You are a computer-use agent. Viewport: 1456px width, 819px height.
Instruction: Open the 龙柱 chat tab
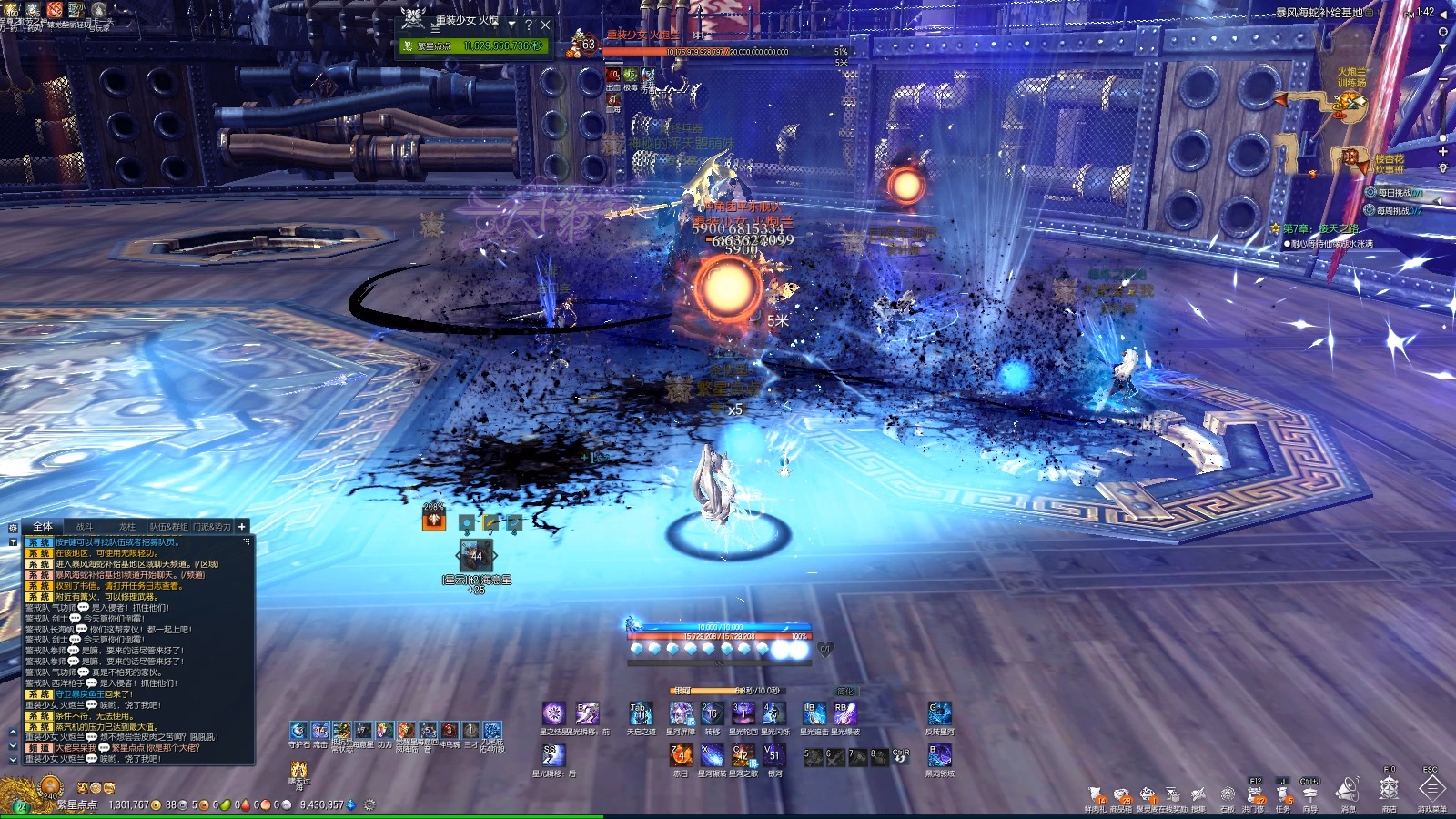(126, 526)
